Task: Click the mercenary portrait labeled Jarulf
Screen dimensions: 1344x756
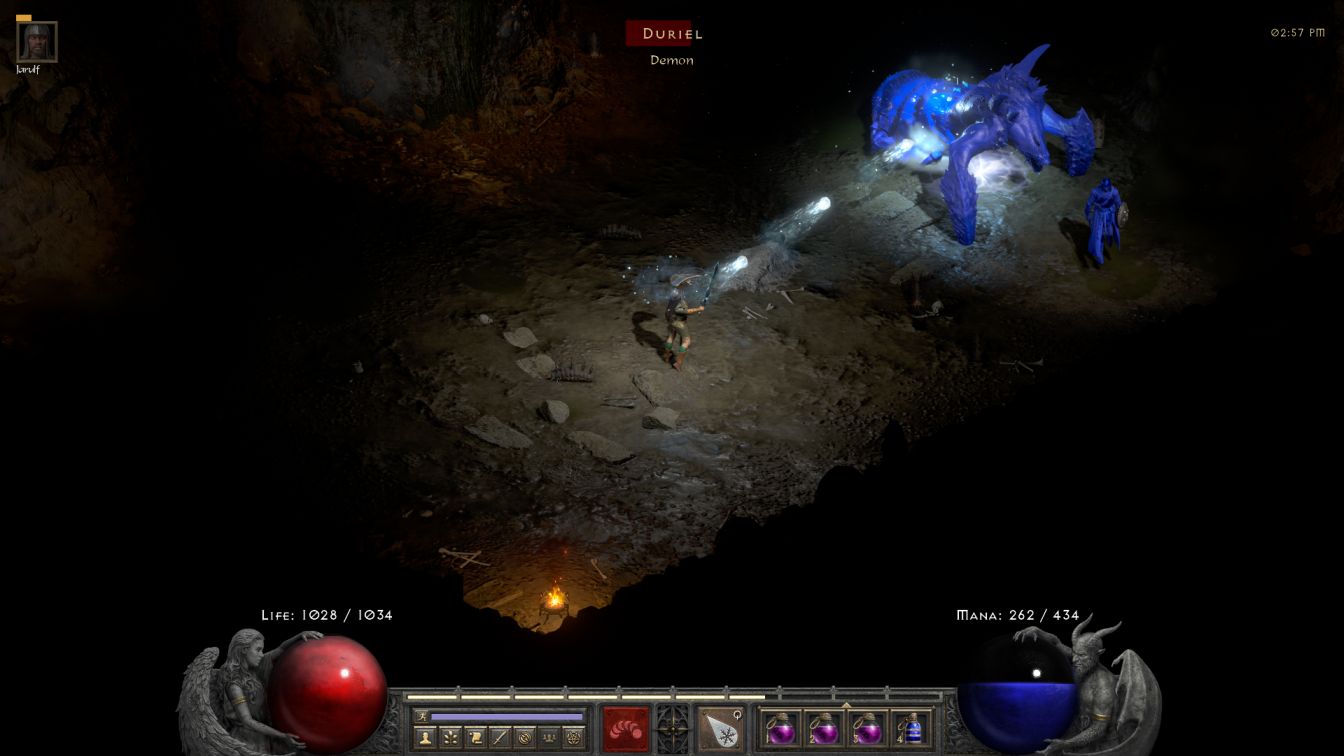Action: click(37, 41)
